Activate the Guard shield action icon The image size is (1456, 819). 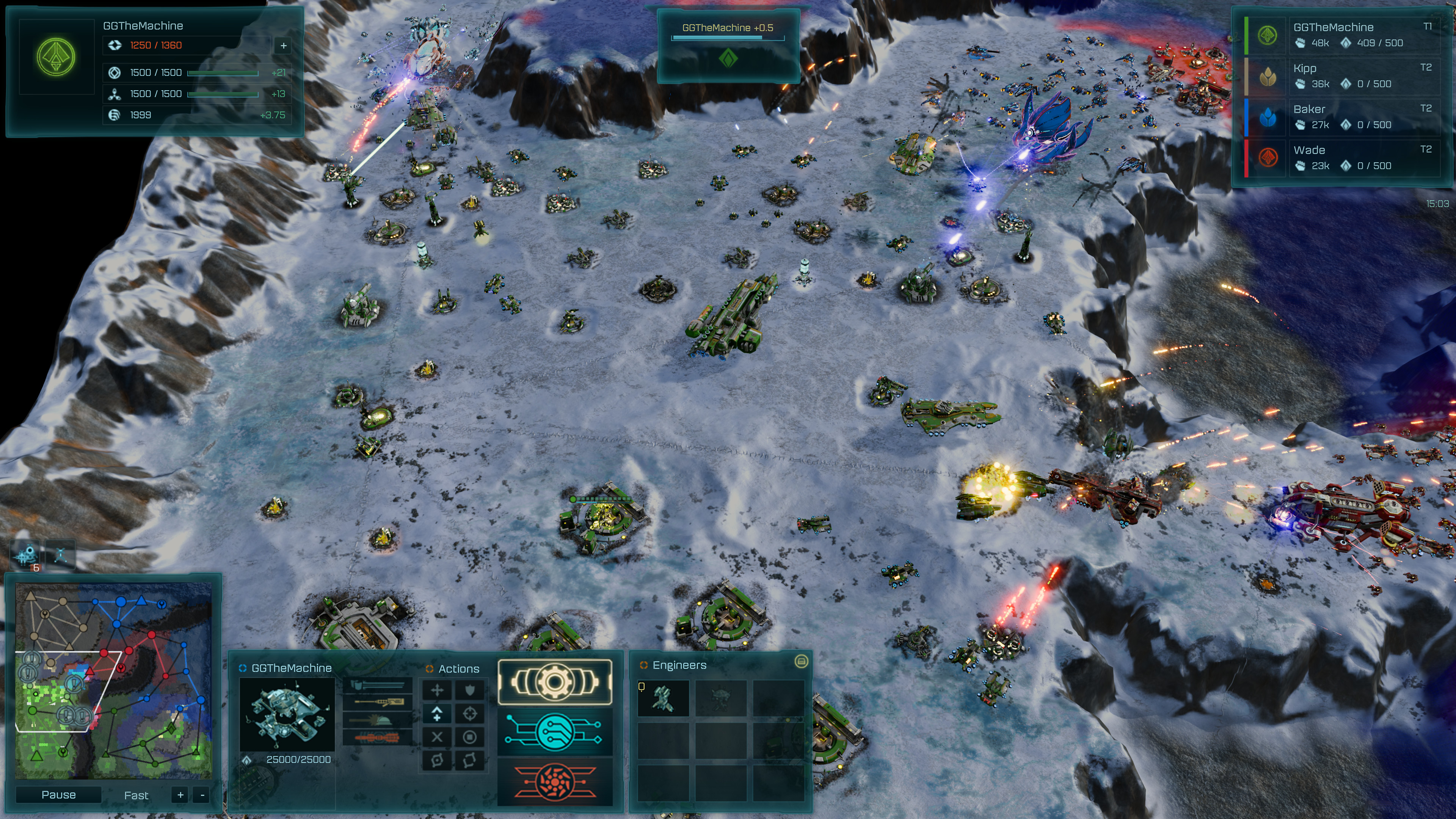coord(470,691)
